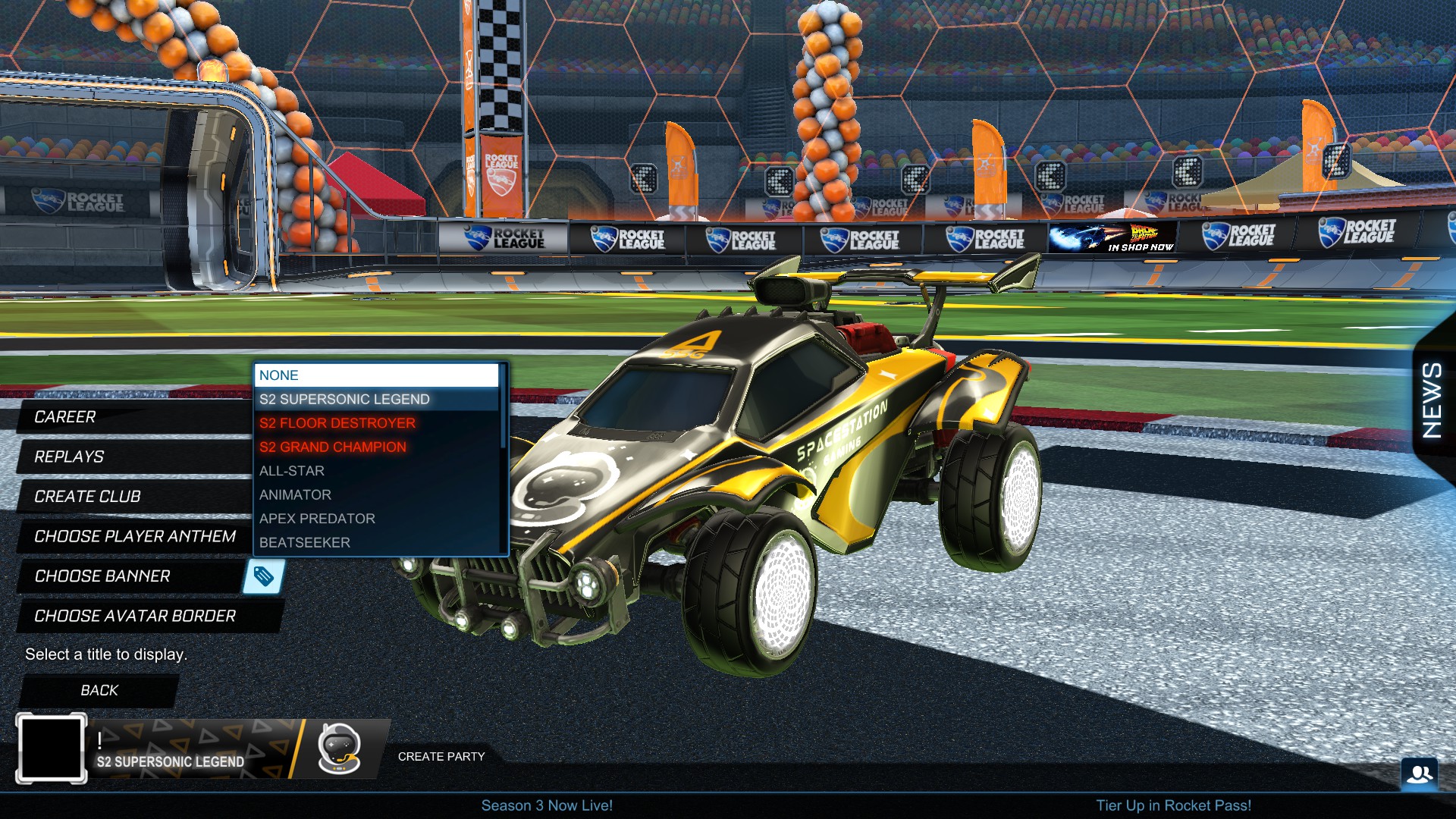Select the S2 GRAND CHAMPION title
The height and width of the screenshot is (819, 1456).
click(332, 447)
